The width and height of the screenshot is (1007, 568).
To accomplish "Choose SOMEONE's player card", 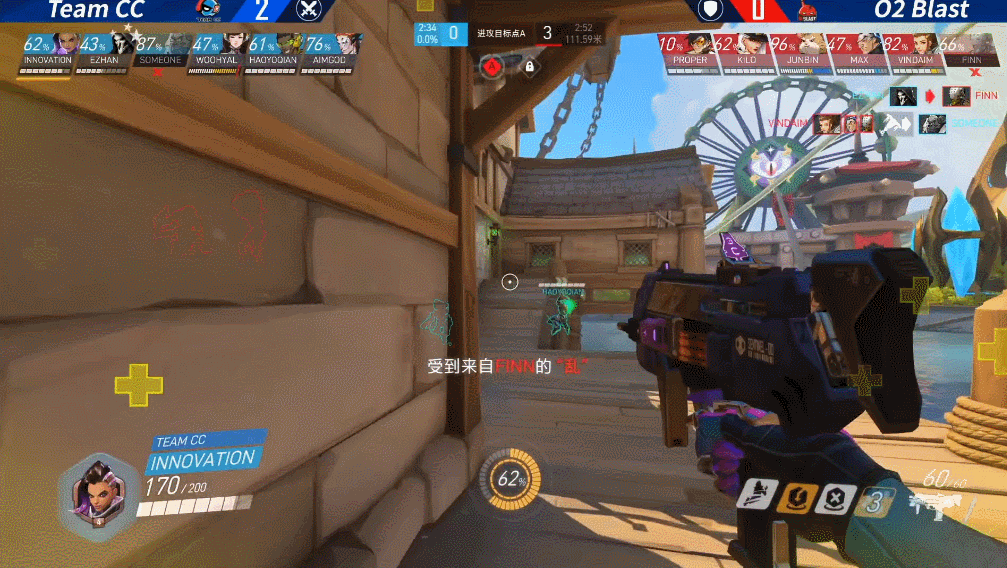I will (x=161, y=49).
